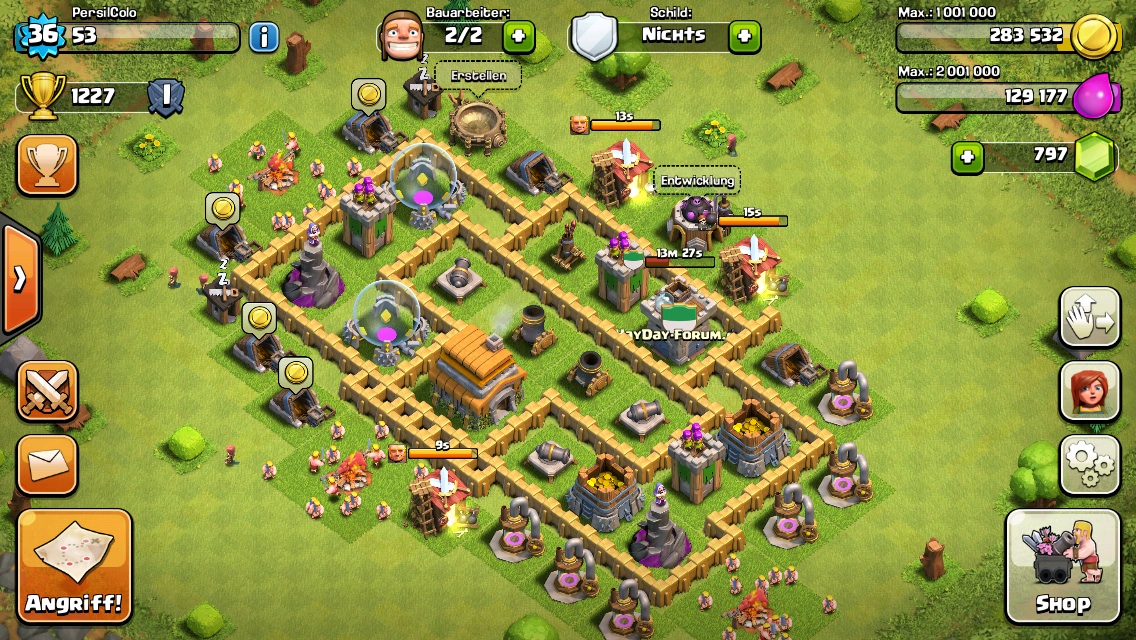
Task: Open the hero portrait button
Action: pyautogui.click(x=1089, y=391)
